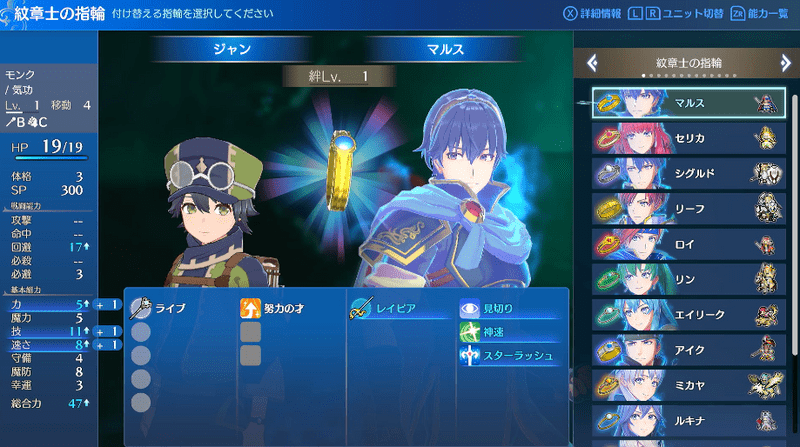Click the マルス emblem name banner
Screen dimensions: 800x447
[443, 48]
